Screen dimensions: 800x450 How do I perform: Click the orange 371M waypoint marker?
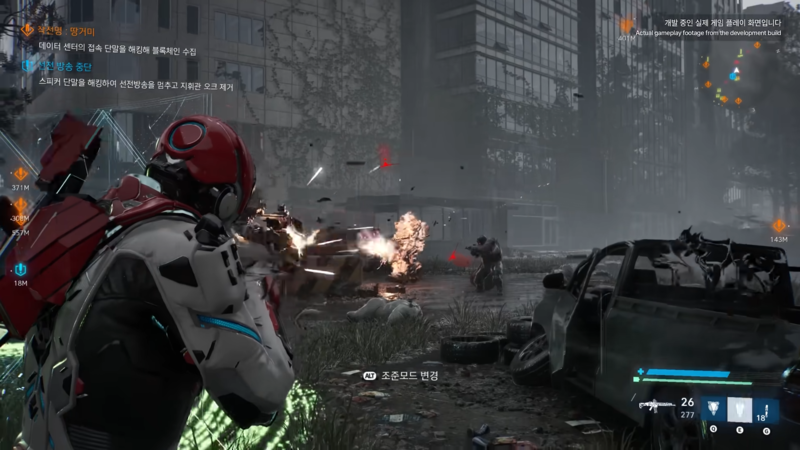[x=20, y=175]
